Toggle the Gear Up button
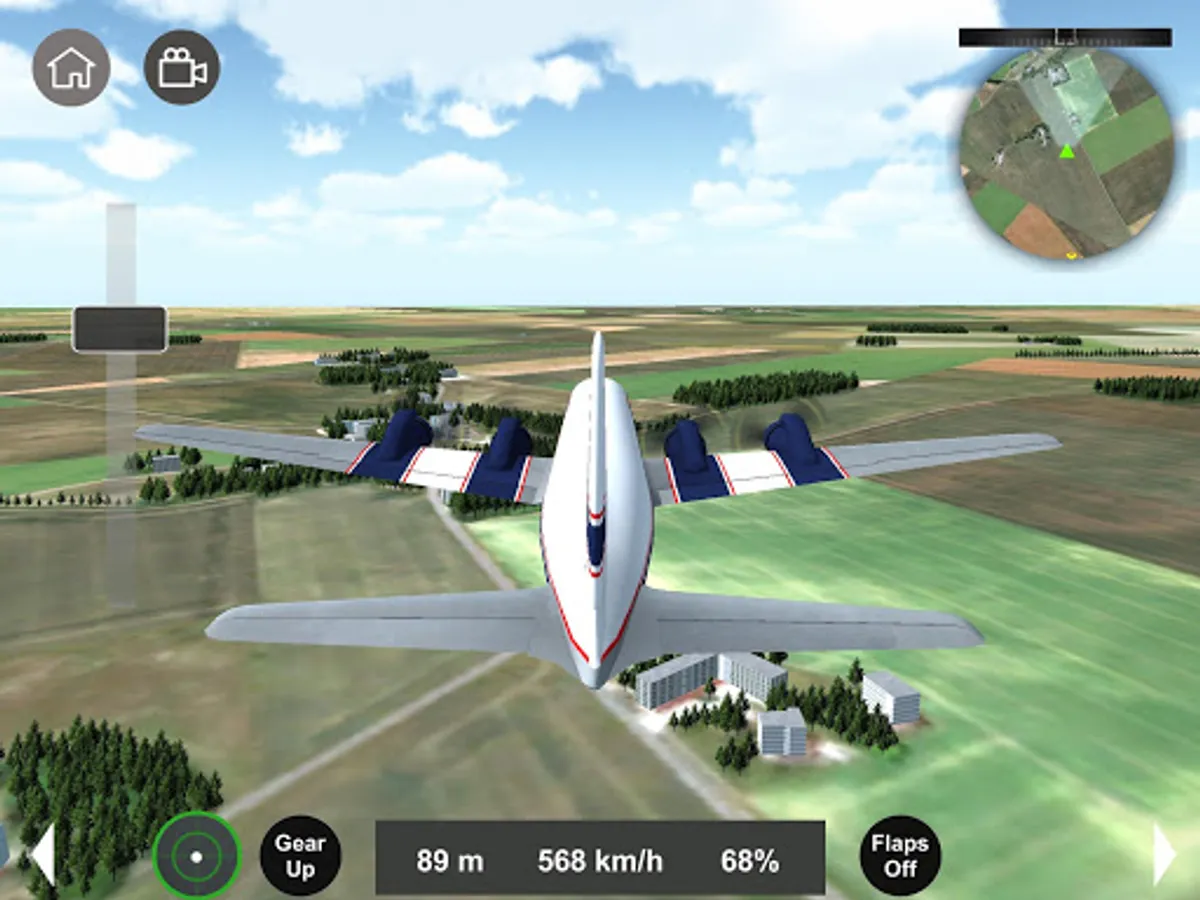Viewport: 1200px width, 900px height. point(300,856)
